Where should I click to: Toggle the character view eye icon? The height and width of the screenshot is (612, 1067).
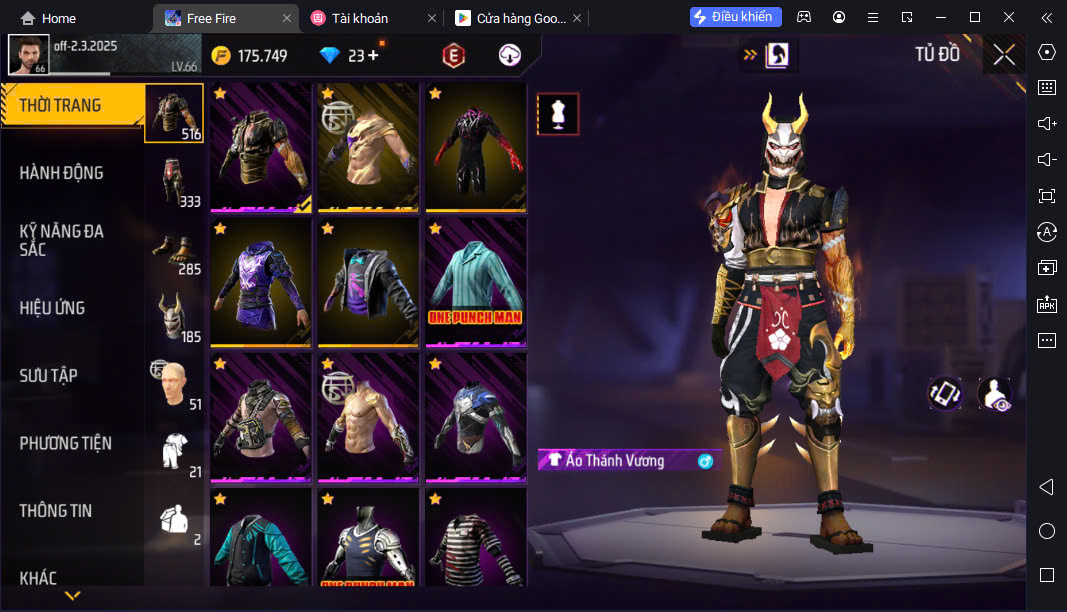[994, 394]
